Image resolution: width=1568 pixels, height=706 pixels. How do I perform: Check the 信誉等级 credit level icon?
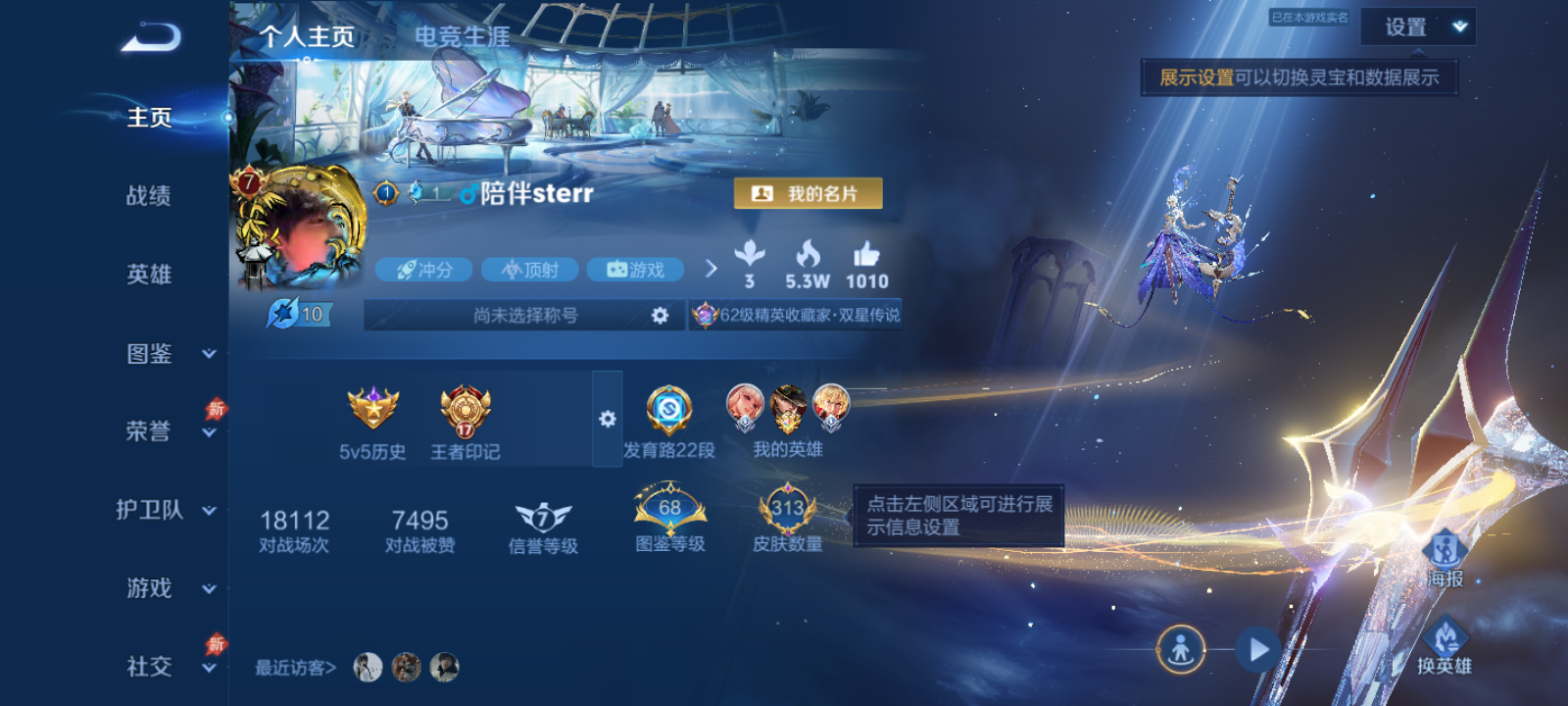[541, 515]
